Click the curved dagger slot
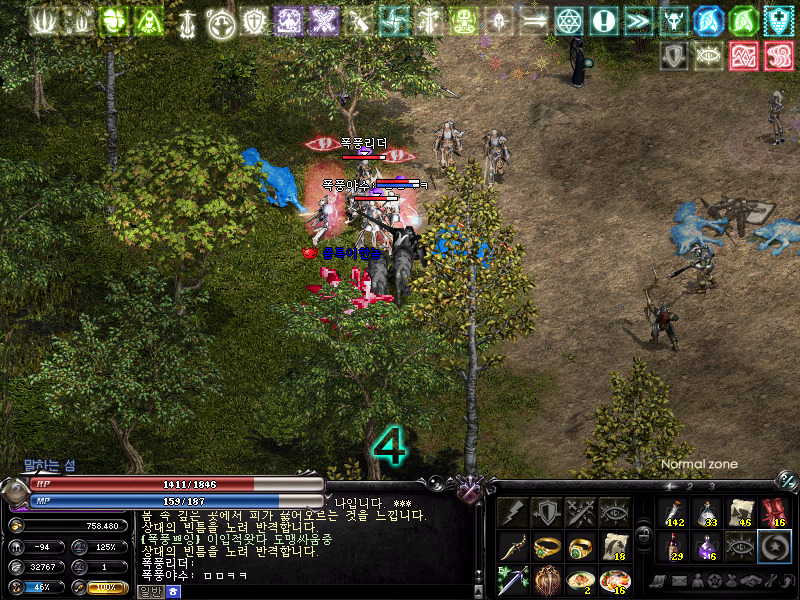This screenshot has width=800, height=600. (513, 547)
